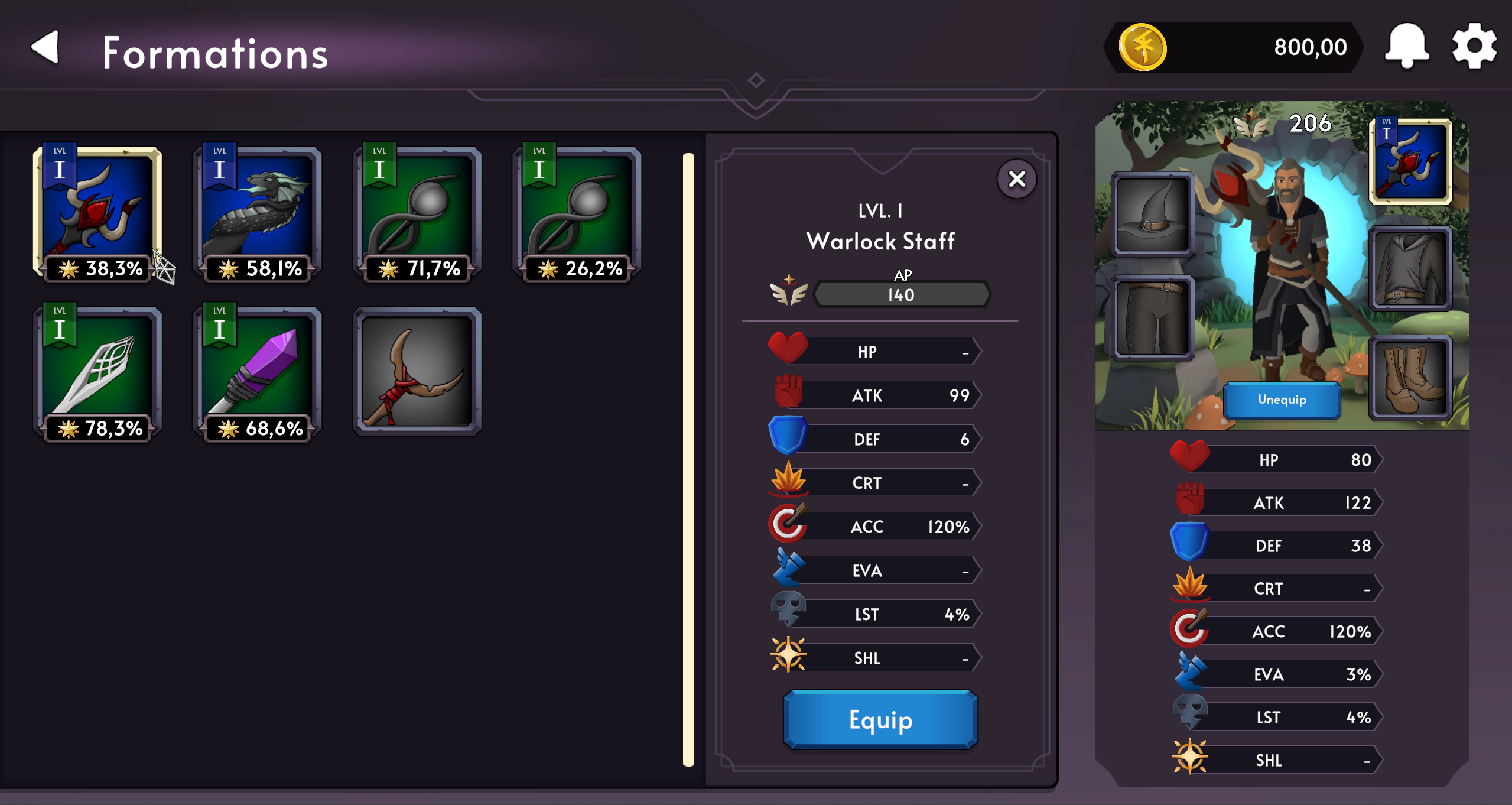Select the equipped robe chest slot

point(1410,269)
